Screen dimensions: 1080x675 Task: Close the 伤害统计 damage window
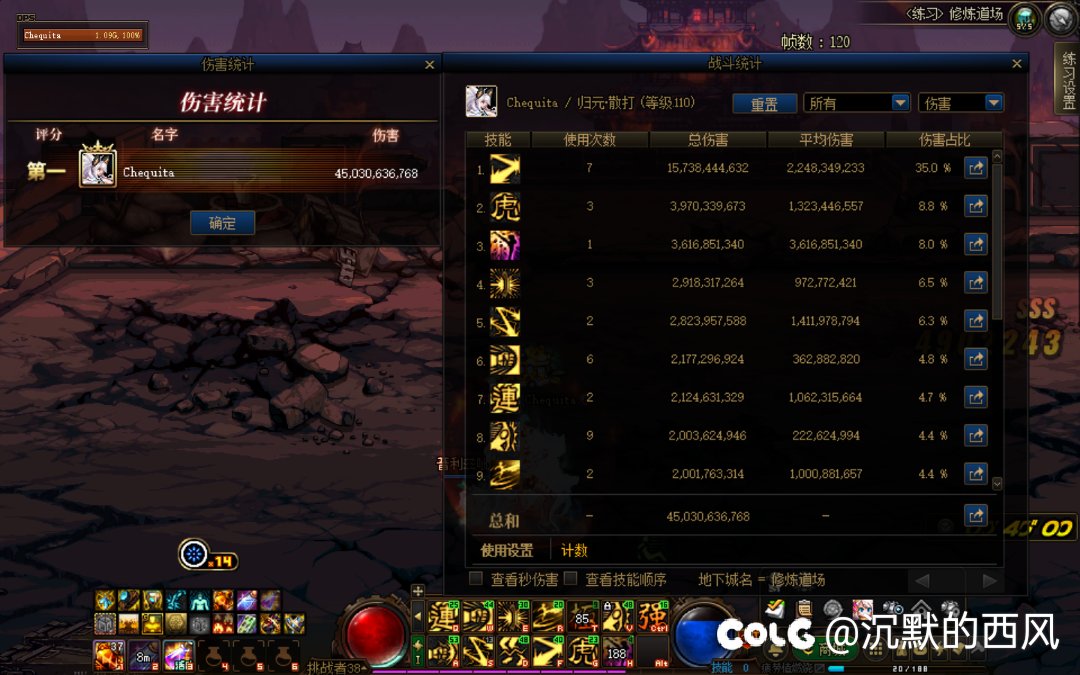point(430,65)
